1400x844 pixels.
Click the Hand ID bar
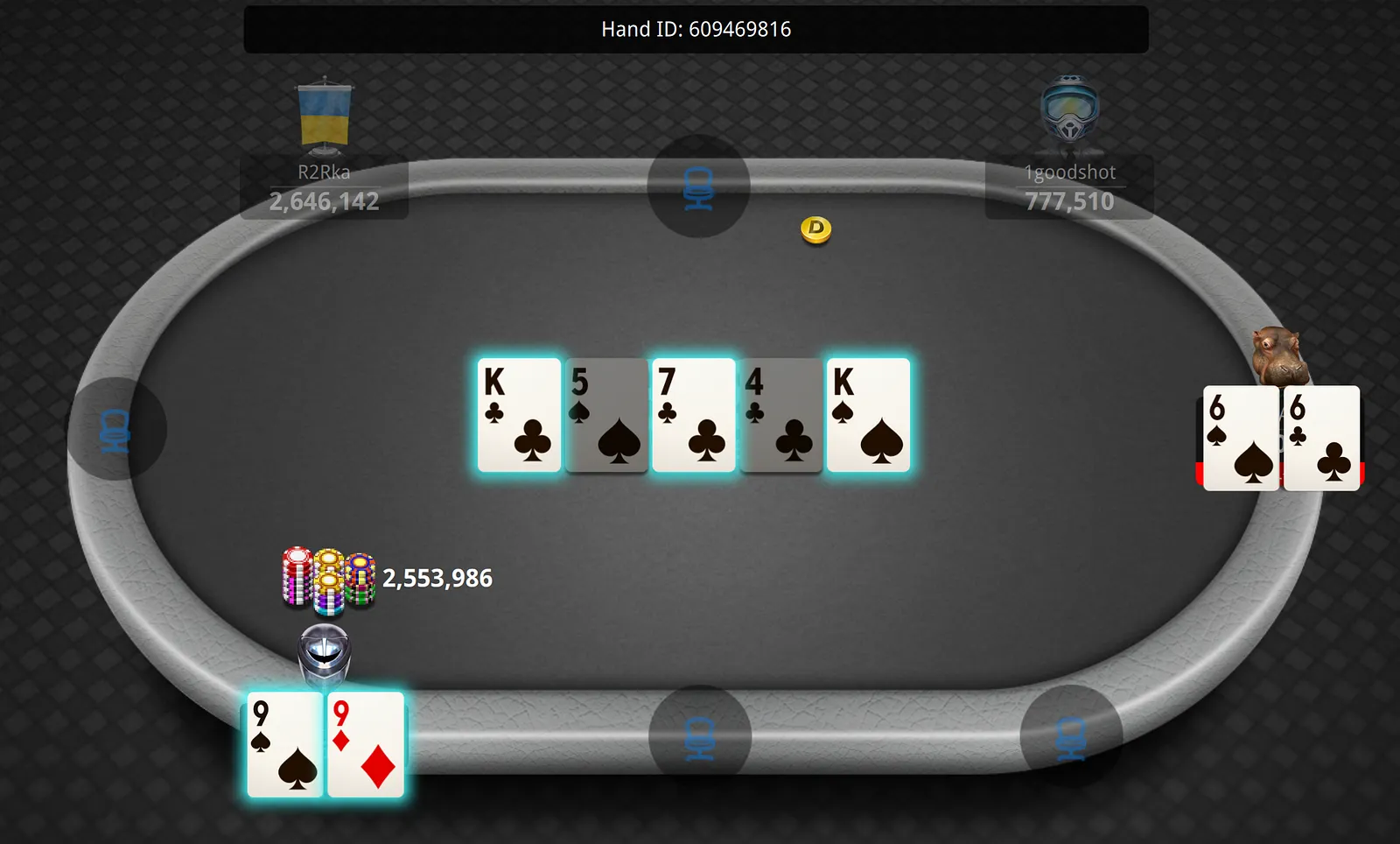click(x=696, y=30)
